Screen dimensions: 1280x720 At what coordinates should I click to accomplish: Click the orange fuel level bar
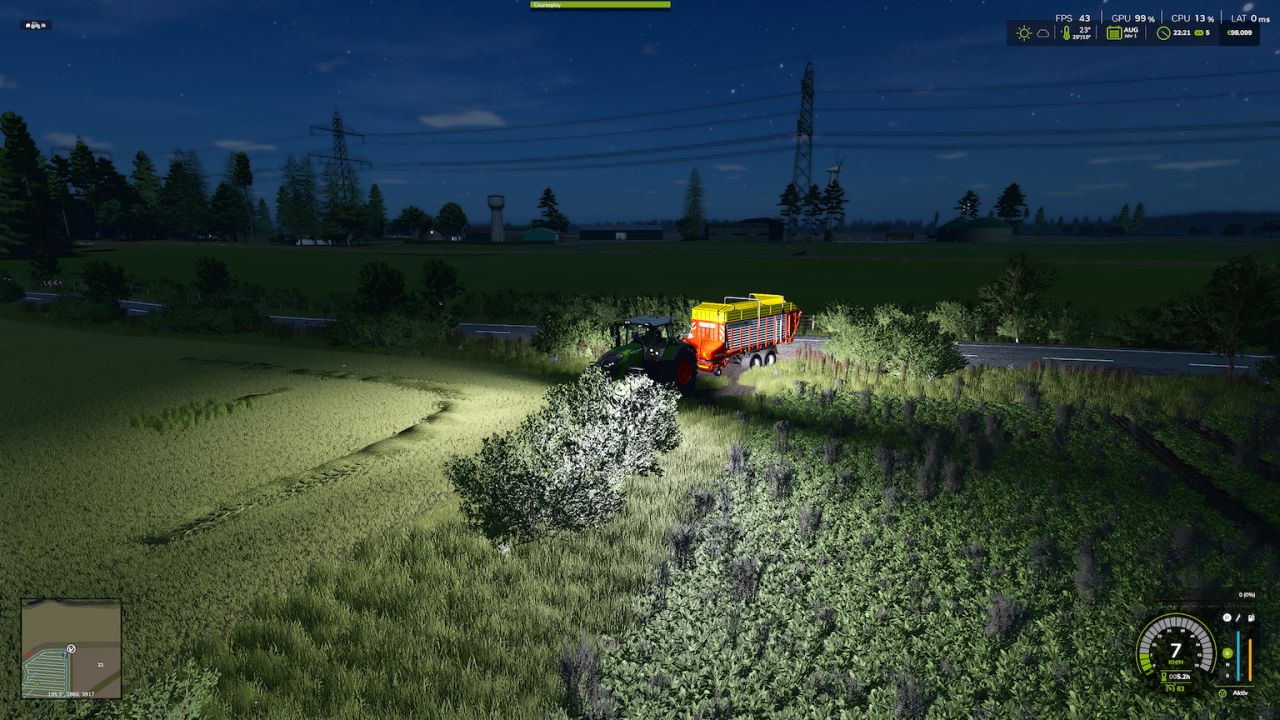pos(1250,659)
